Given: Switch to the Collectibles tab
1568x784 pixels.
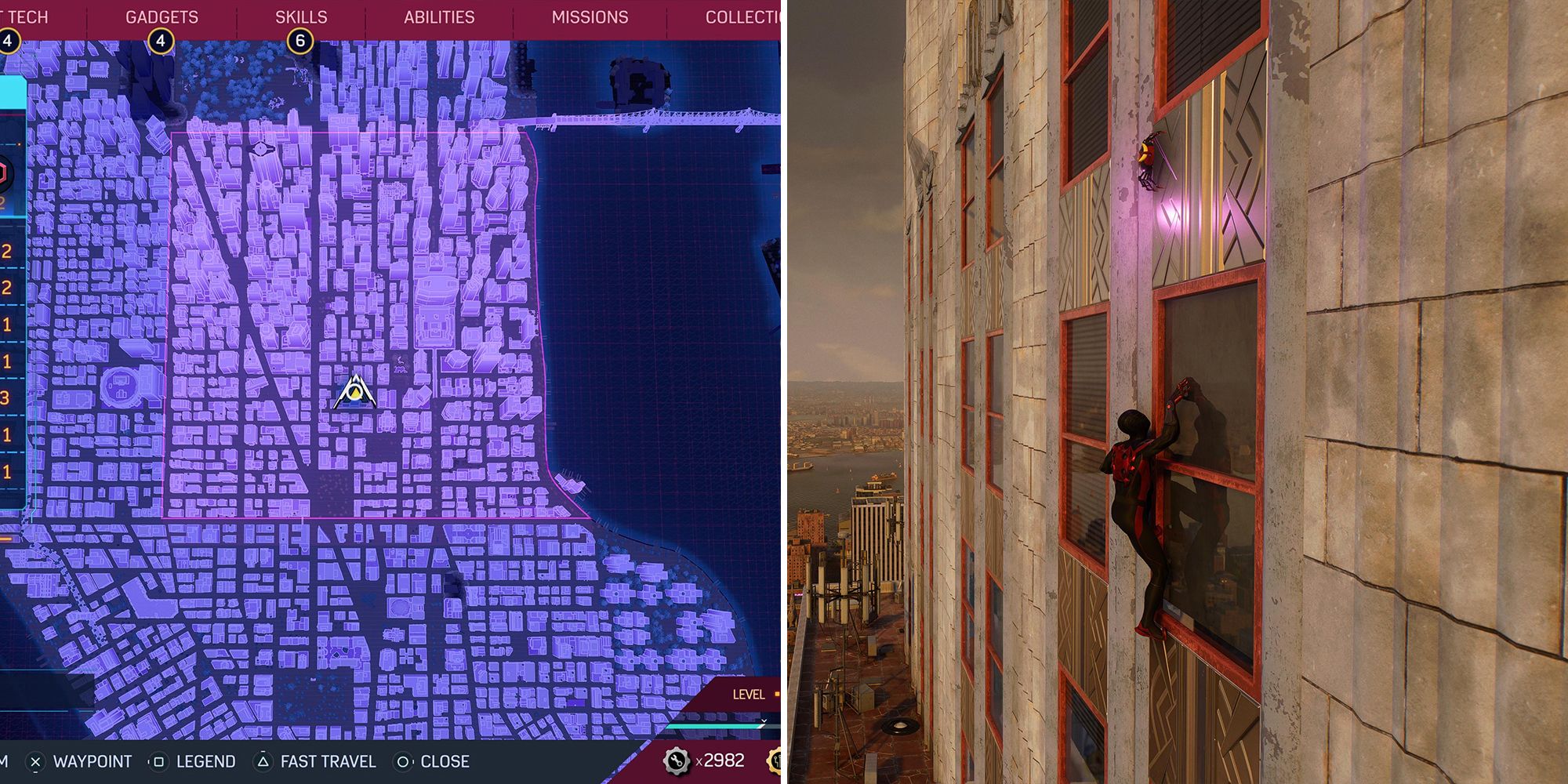Looking at the screenshot, I should click(740, 16).
